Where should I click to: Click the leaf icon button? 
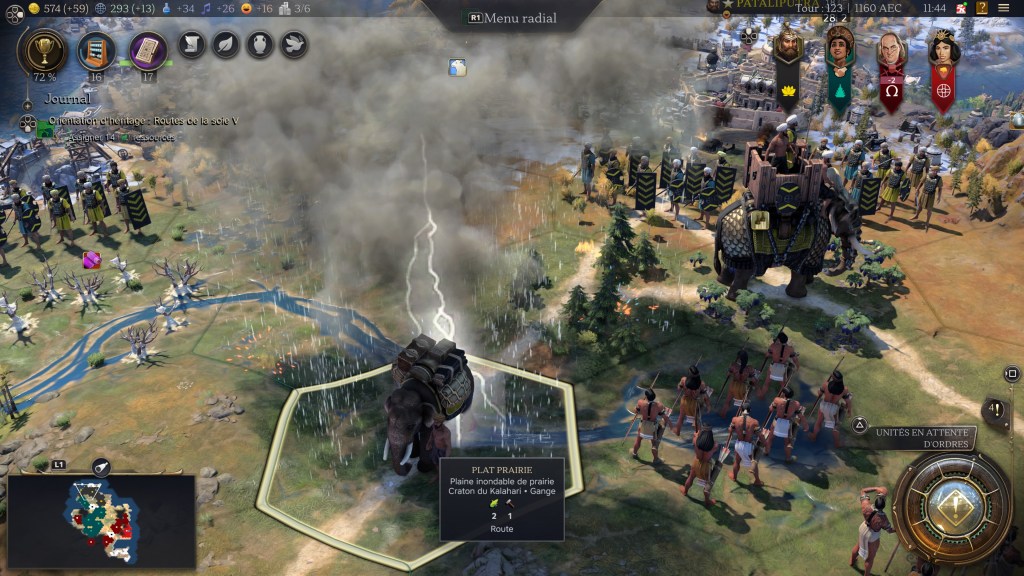tap(226, 45)
